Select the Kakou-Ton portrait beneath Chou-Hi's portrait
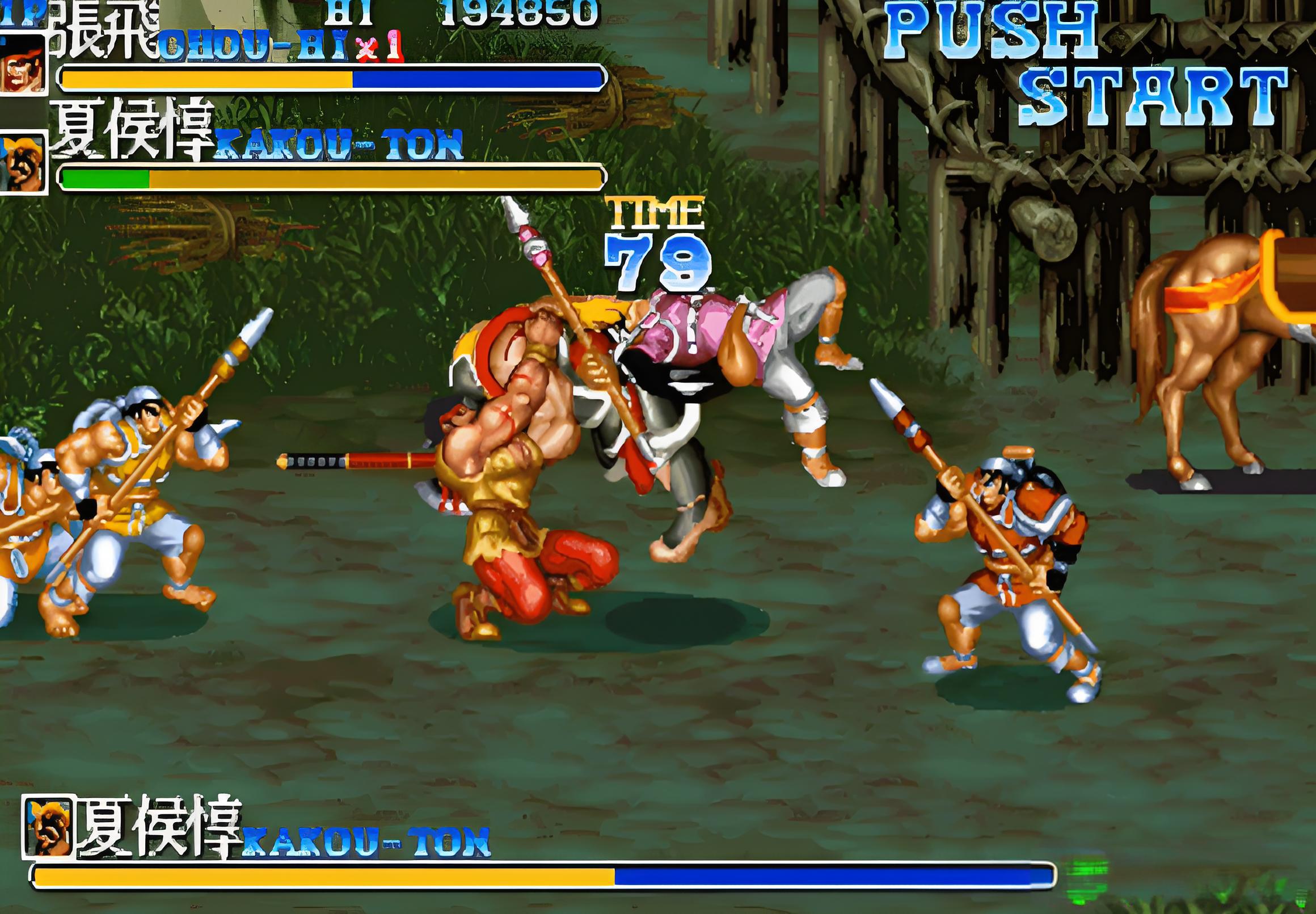Viewport: 1316px width, 914px height. 23,164
